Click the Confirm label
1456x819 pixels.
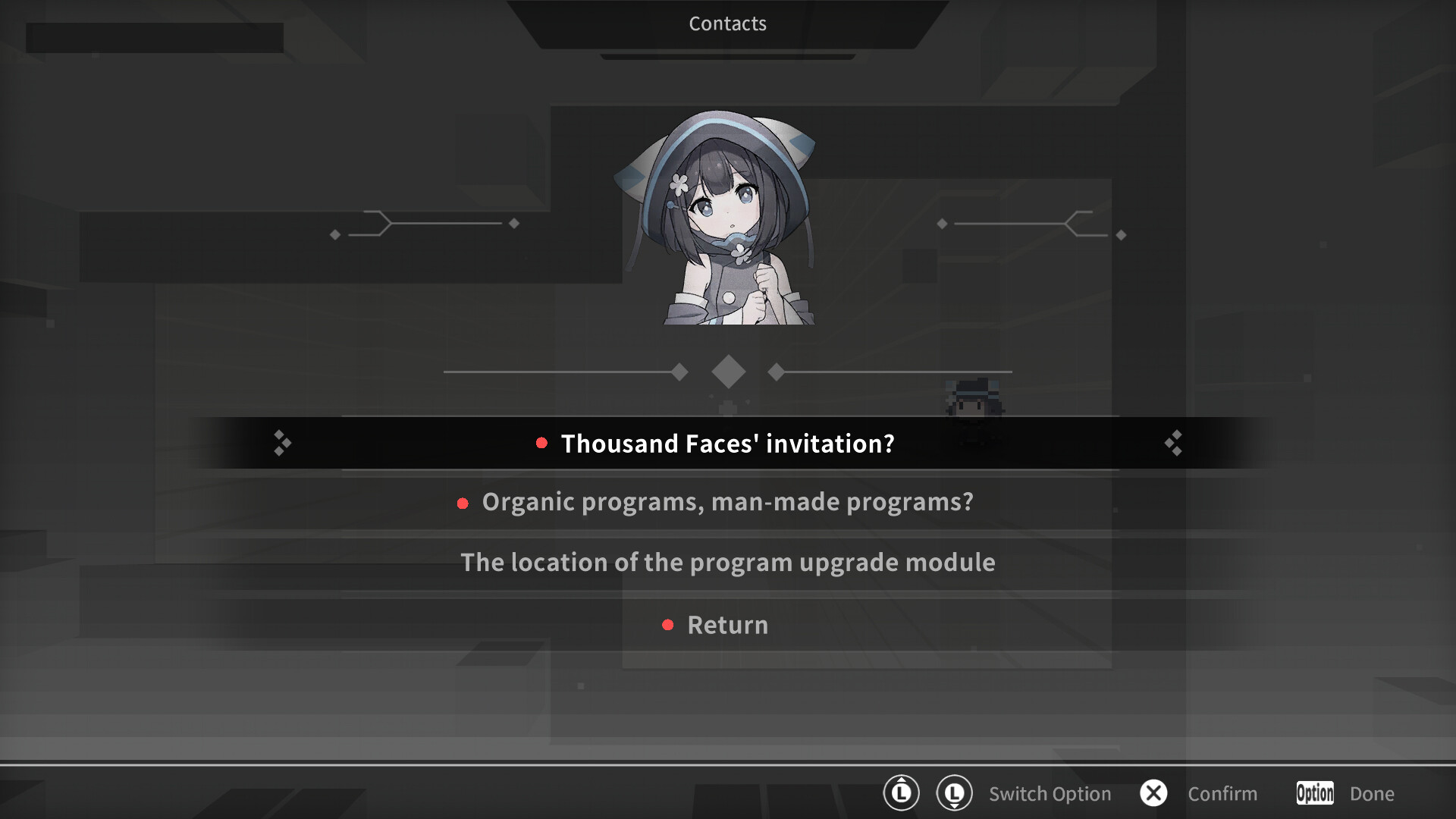click(x=1222, y=793)
